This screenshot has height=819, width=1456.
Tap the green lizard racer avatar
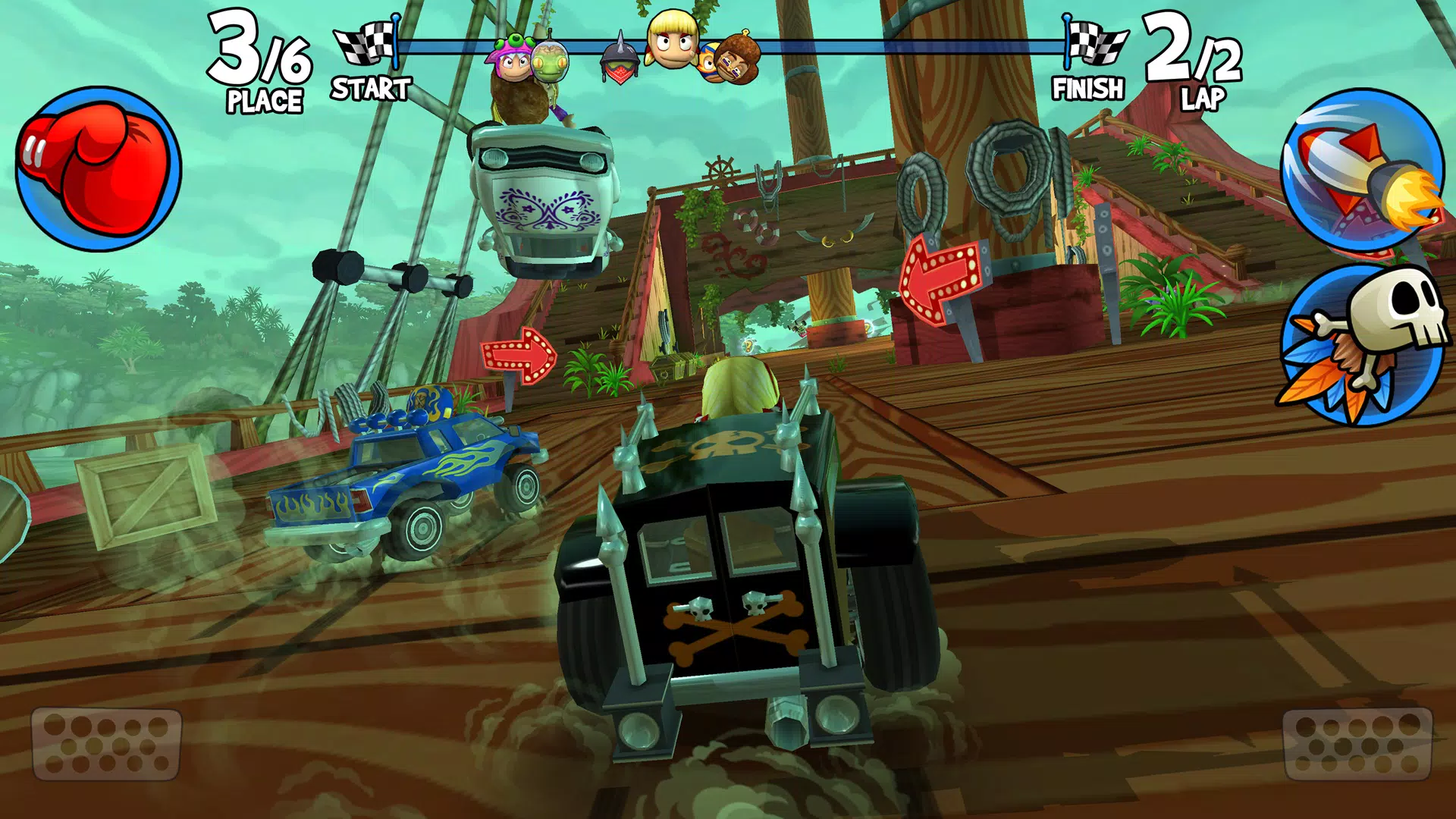(x=548, y=62)
